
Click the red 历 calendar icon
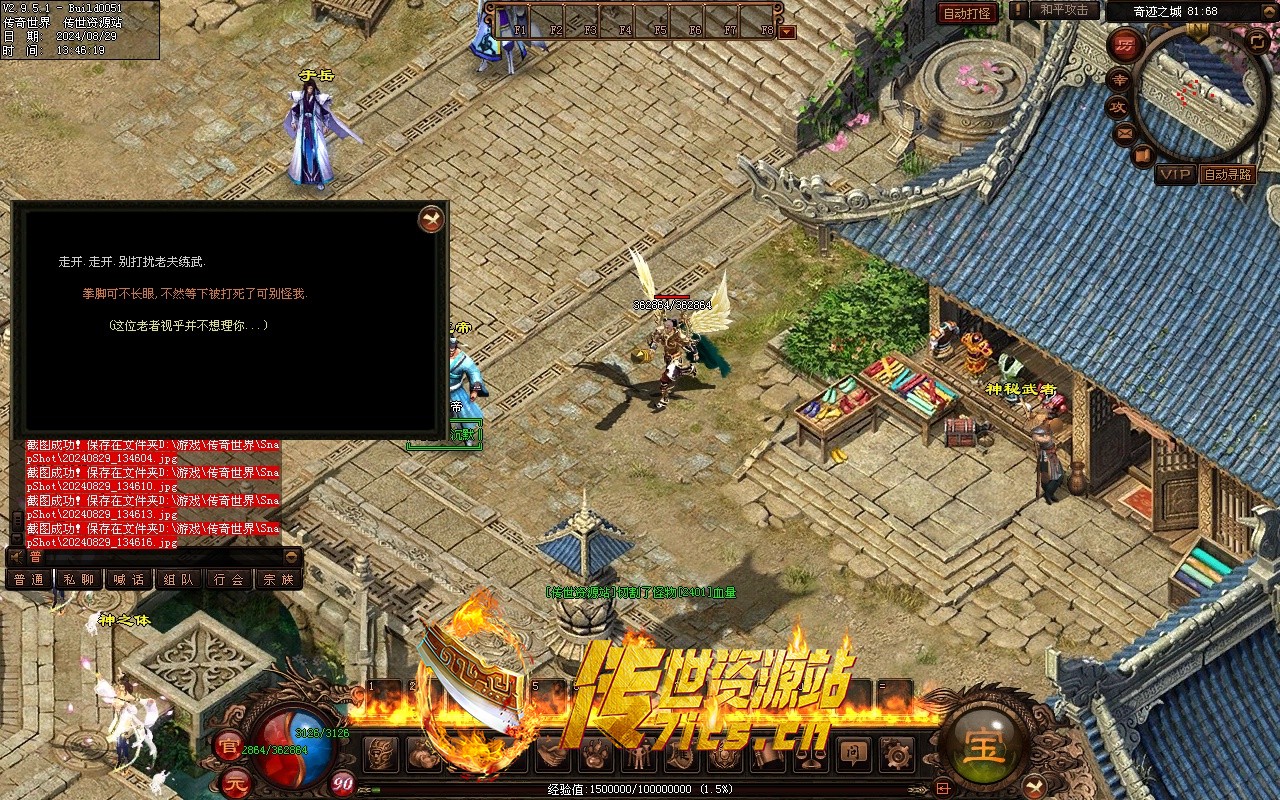(x=1125, y=45)
